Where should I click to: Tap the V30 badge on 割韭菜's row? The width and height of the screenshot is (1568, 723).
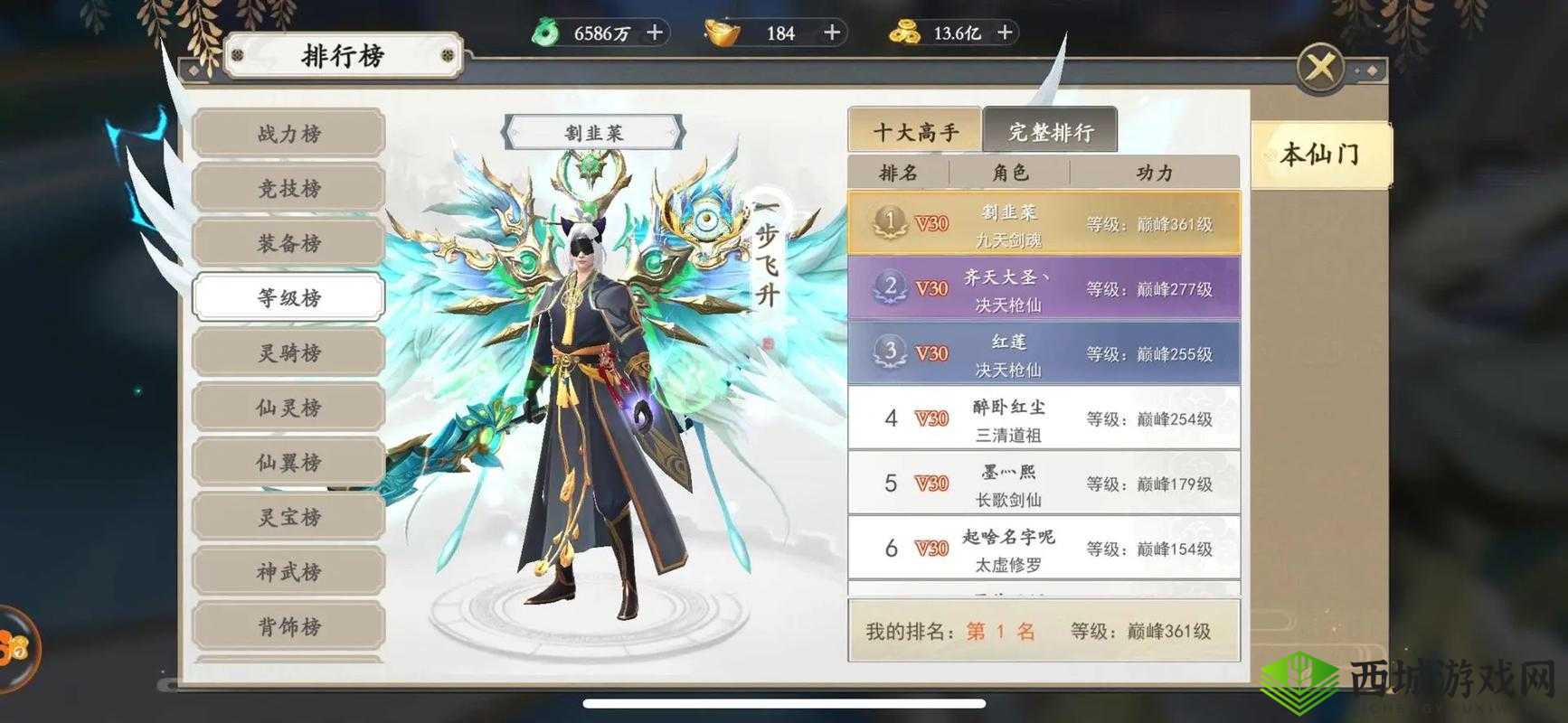click(x=931, y=223)
